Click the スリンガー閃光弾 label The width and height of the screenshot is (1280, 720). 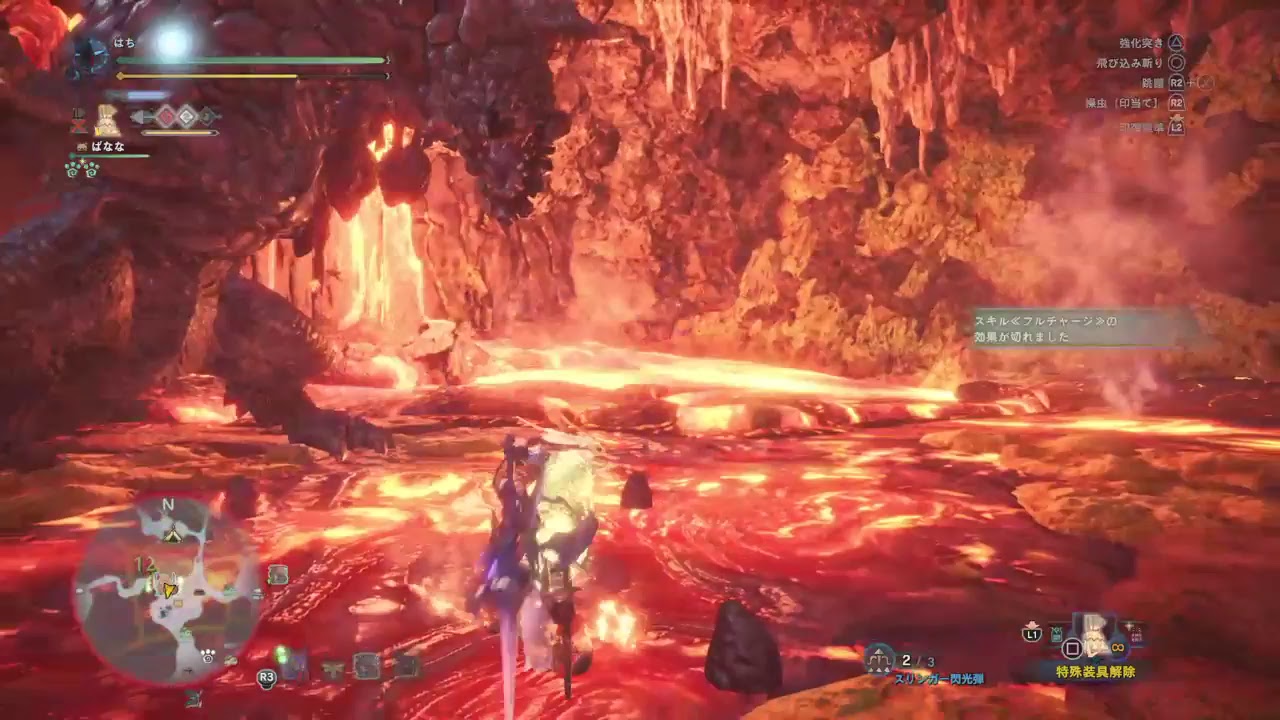coord(940,677)
